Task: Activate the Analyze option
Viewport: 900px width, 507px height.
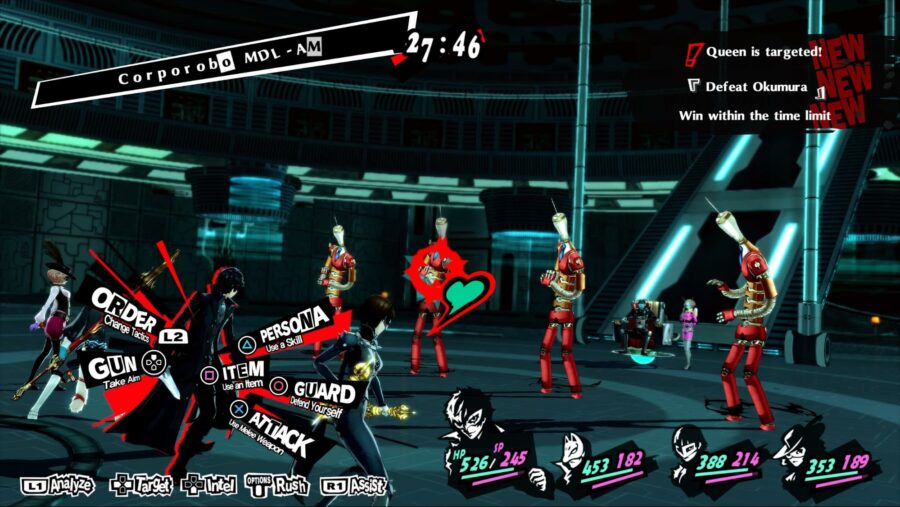Action: point(58,486)
